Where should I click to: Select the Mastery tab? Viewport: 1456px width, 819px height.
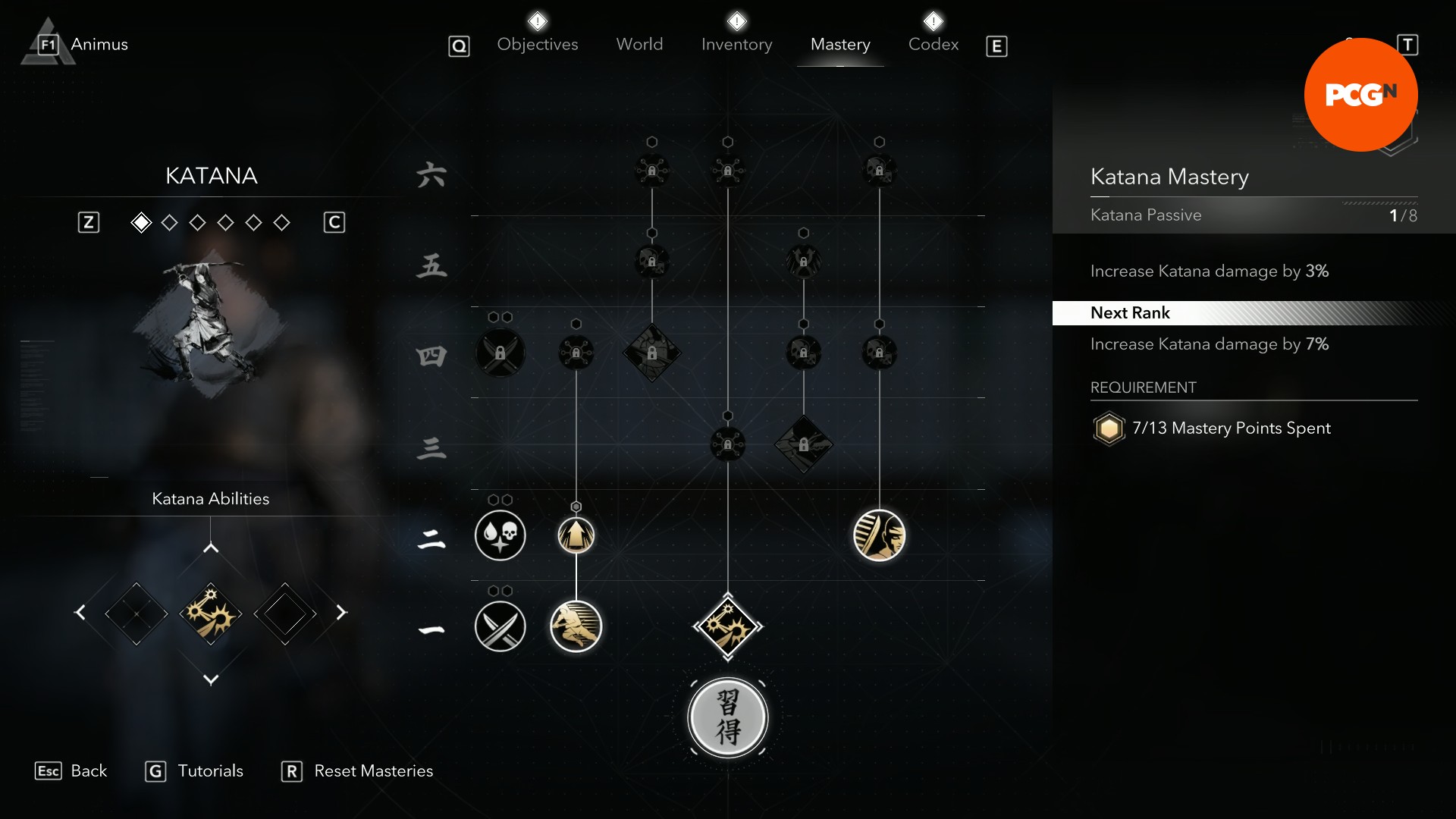point(840,45)
